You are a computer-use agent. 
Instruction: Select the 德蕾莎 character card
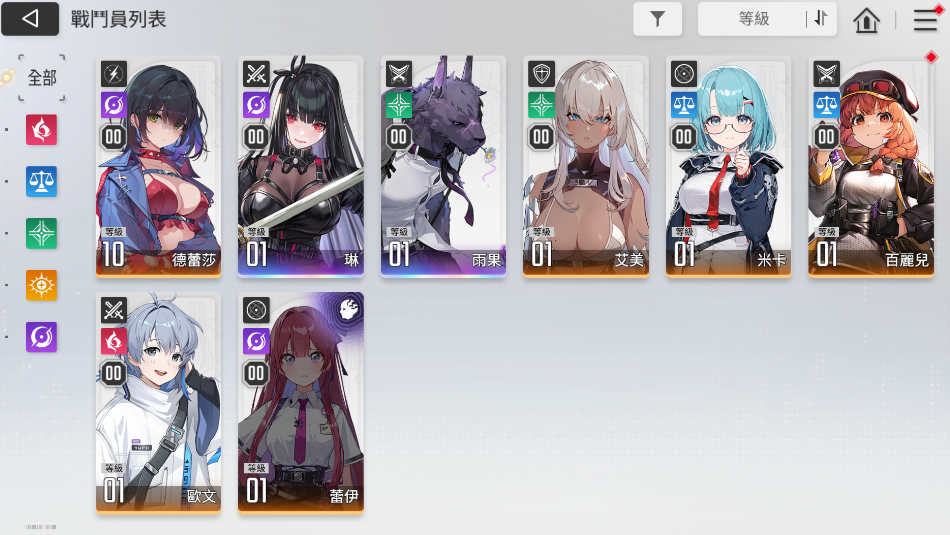pyautogui.click(x=159, y=166)
